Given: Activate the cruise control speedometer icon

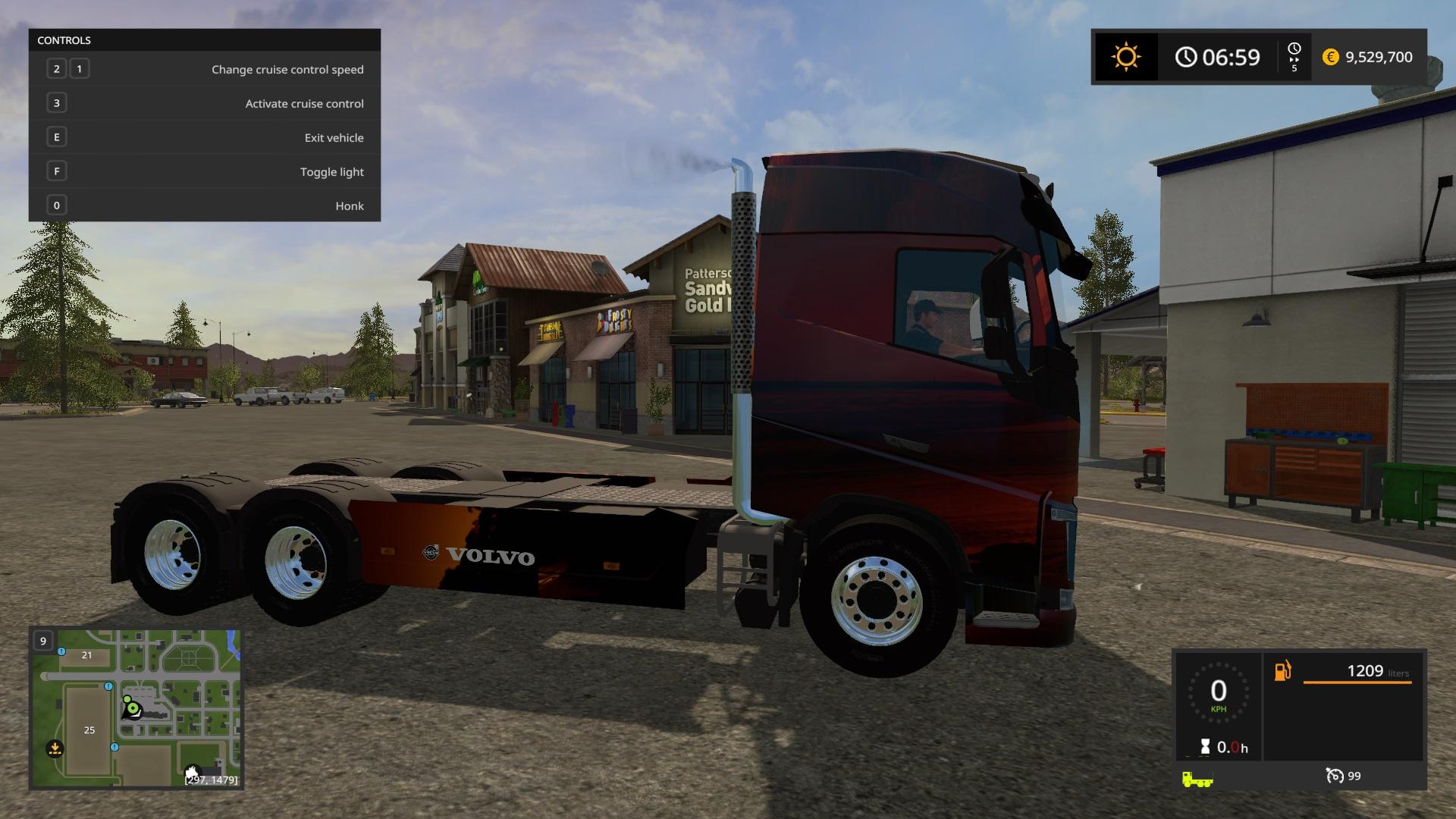Looking at the screenshot, I should click(1334, 776).
